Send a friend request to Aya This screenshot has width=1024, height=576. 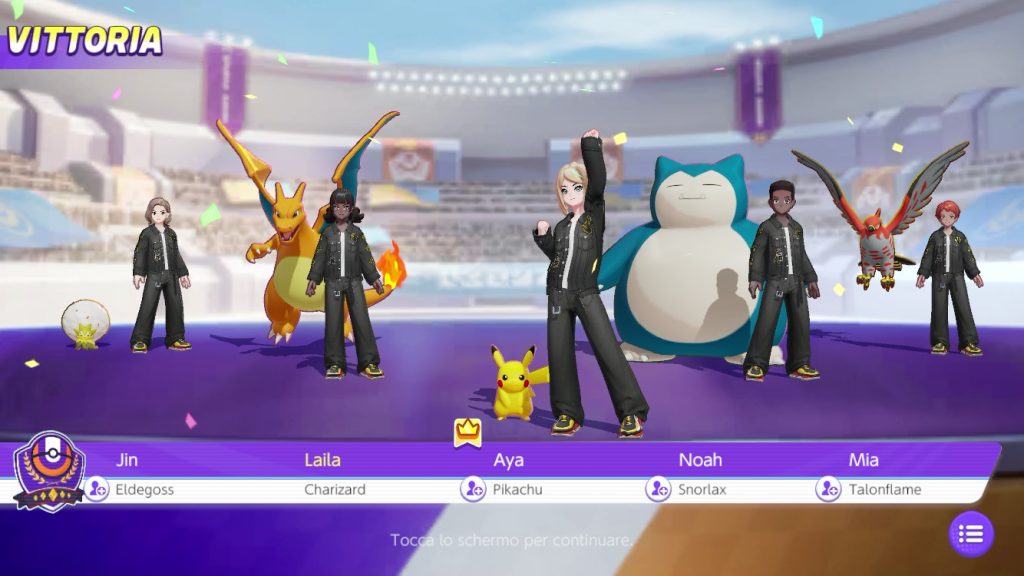(473, 489)
